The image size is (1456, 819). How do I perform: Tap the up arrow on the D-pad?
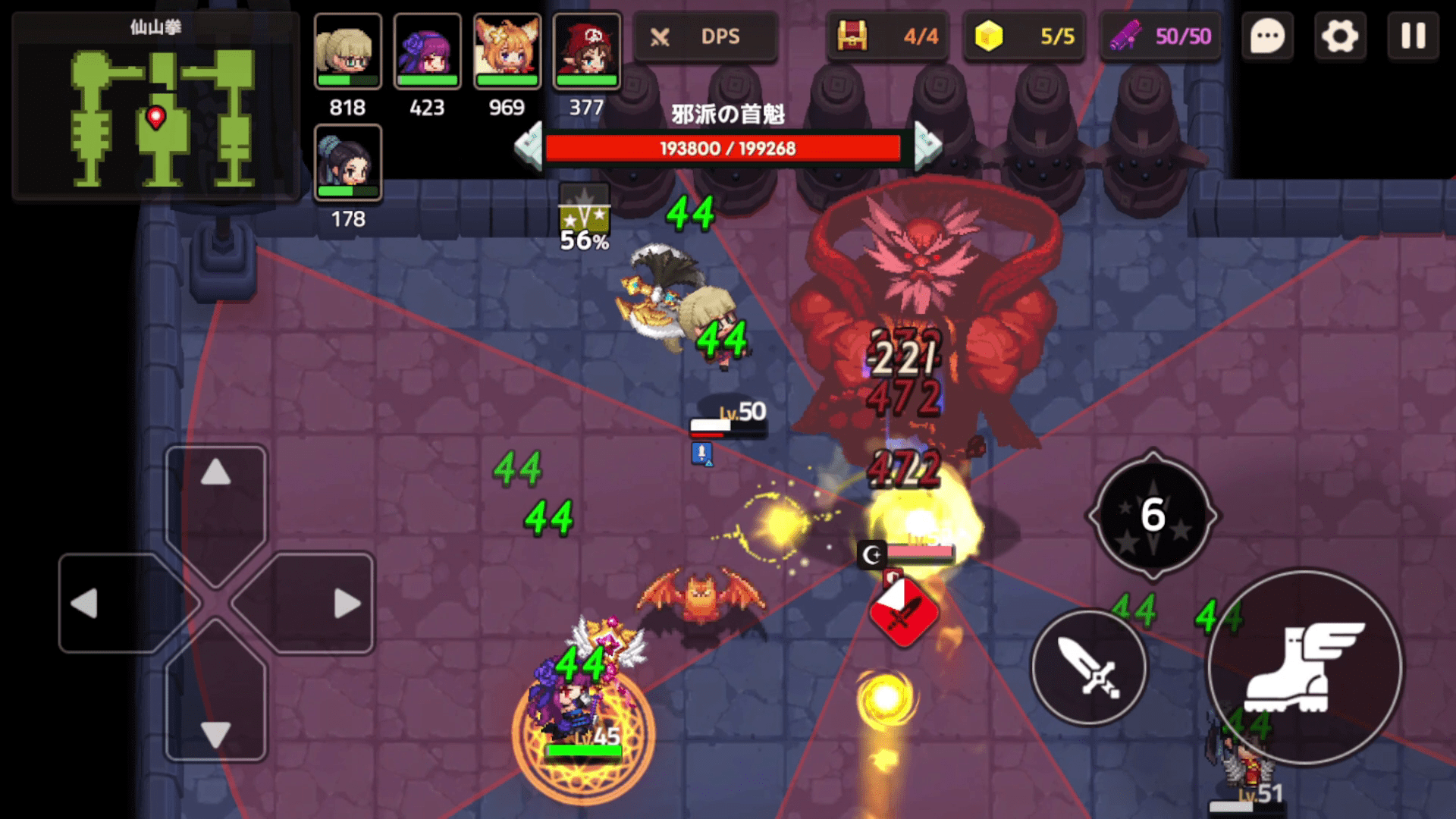[216, 474]
